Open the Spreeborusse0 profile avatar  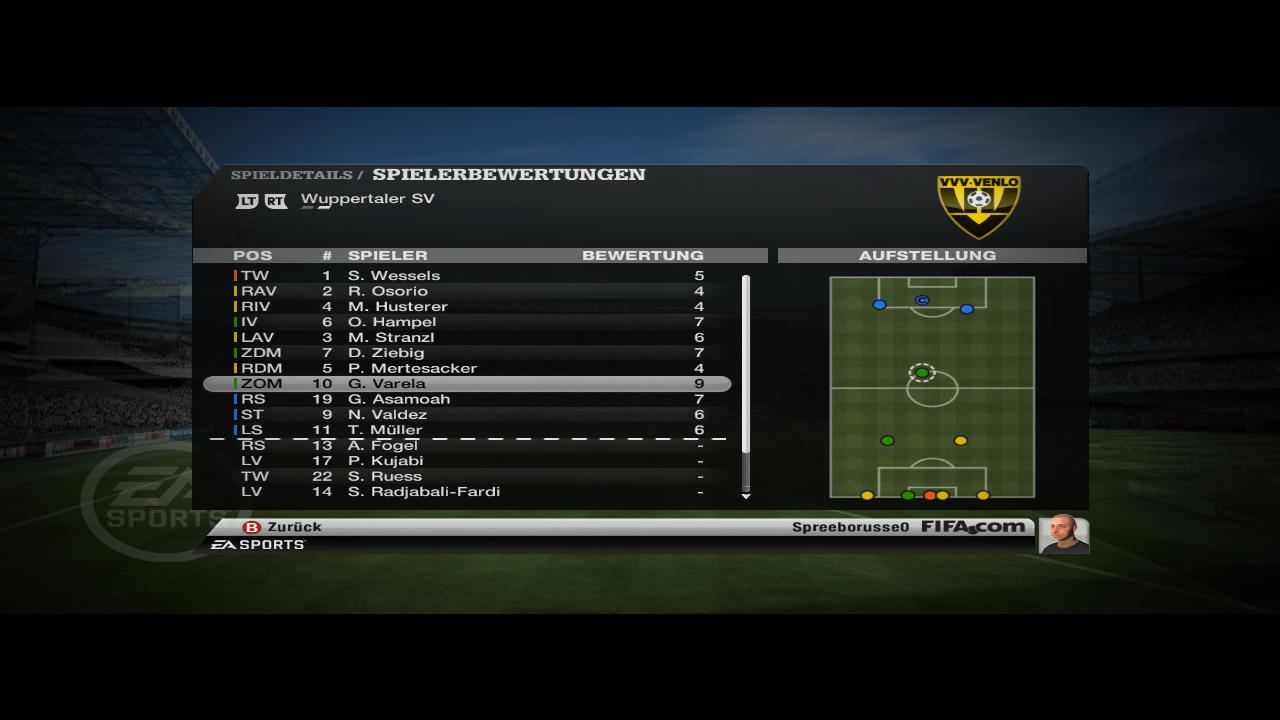click(x=1064, y=534)
